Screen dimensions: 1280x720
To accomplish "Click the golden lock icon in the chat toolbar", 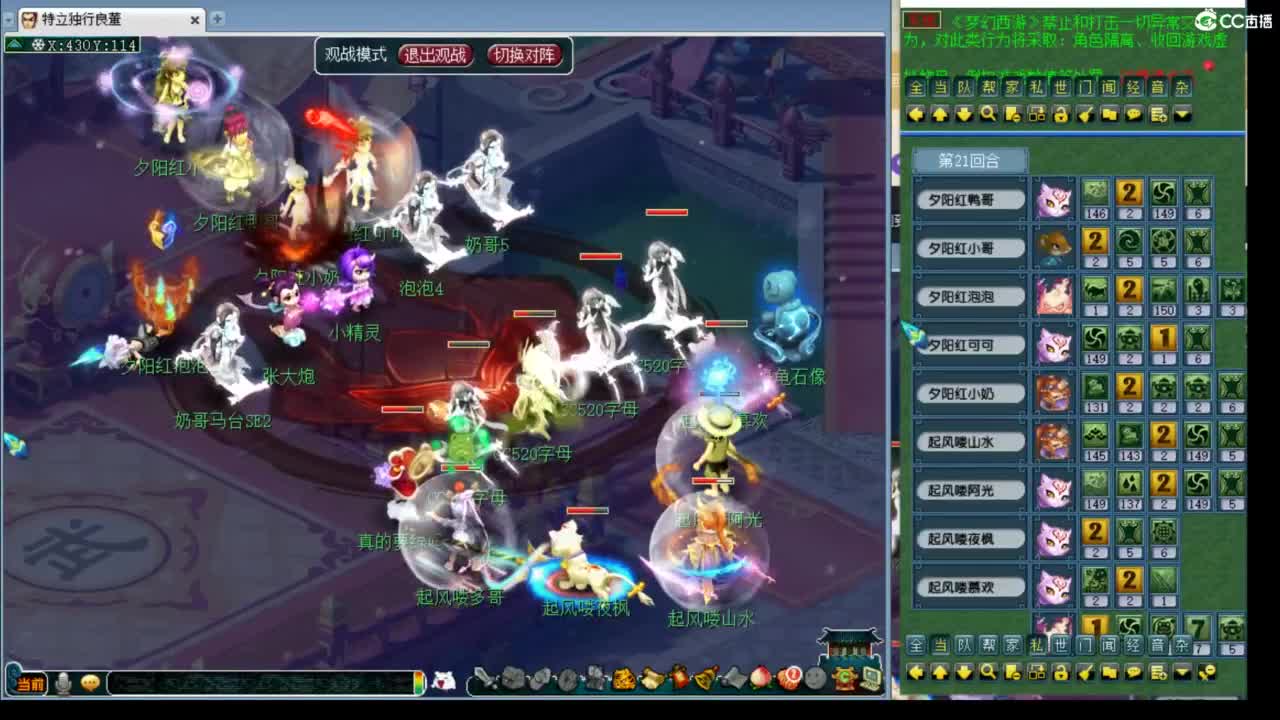I will tap(1058, 114).
